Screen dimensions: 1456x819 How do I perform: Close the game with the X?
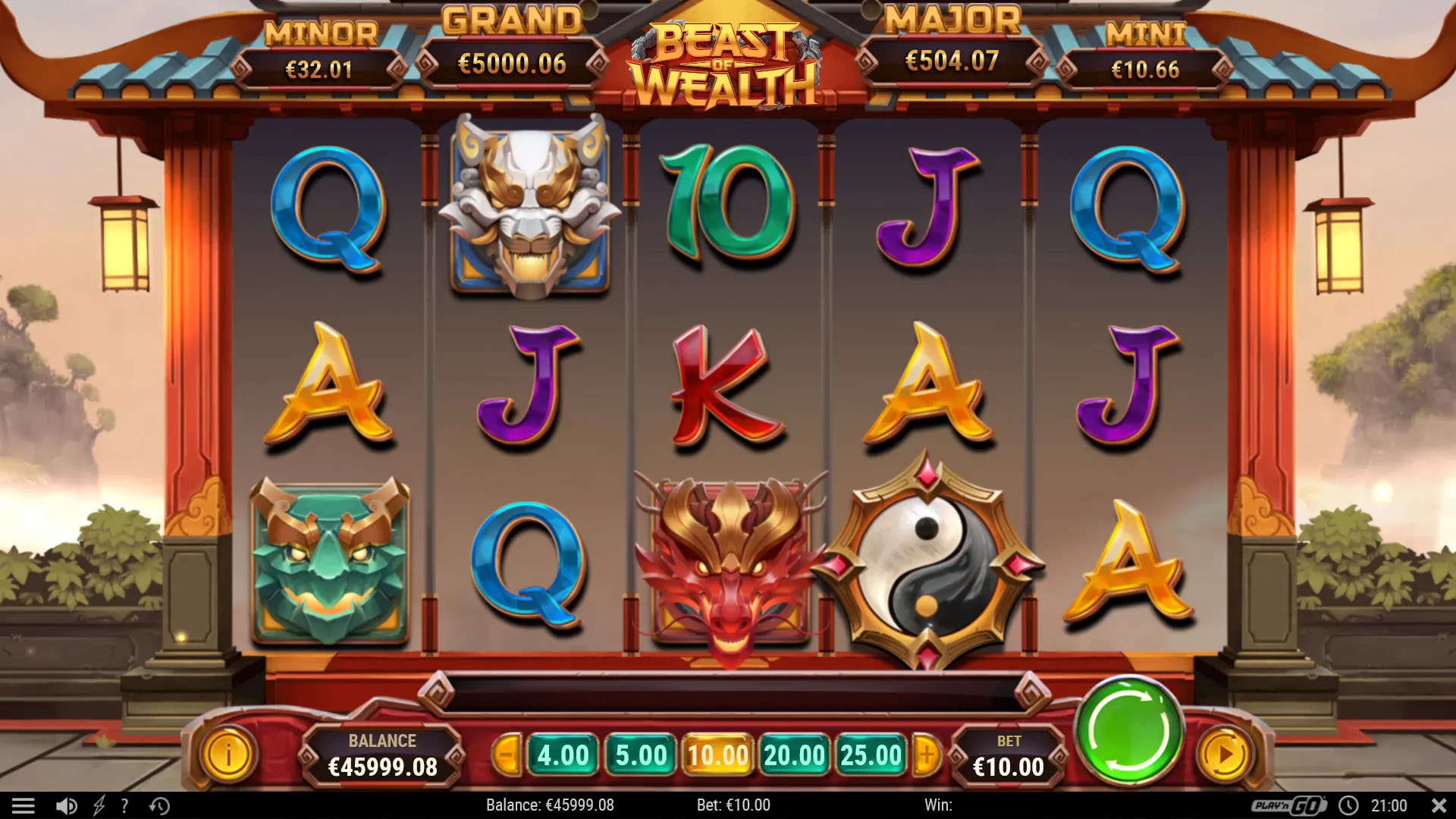pyautogui.click(x=1439, y=805)
